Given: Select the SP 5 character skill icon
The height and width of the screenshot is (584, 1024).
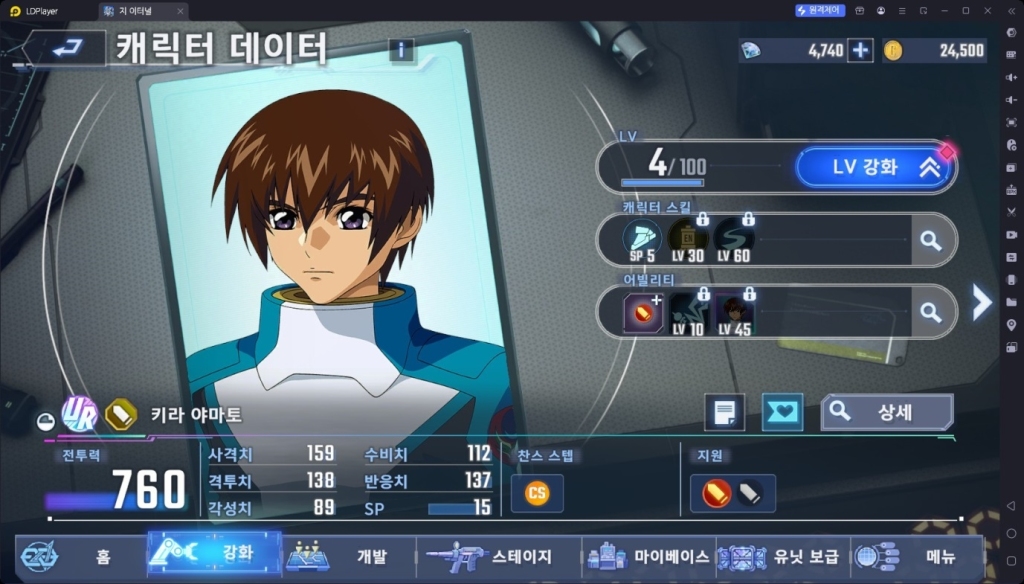Looking at the screenshot, I should pyautogui.click(x=642, y=240).
